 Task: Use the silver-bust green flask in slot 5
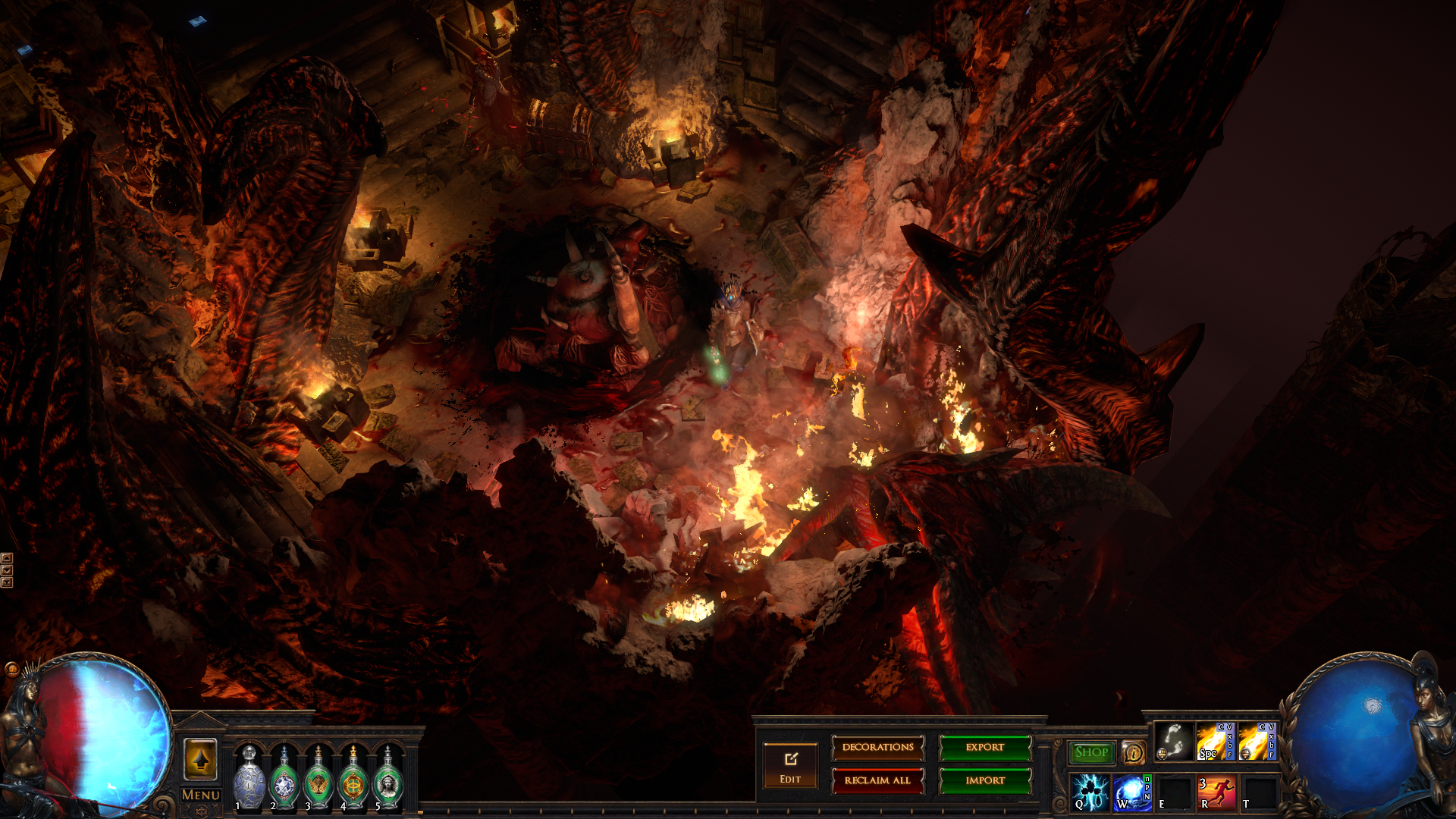coord(388,779)
